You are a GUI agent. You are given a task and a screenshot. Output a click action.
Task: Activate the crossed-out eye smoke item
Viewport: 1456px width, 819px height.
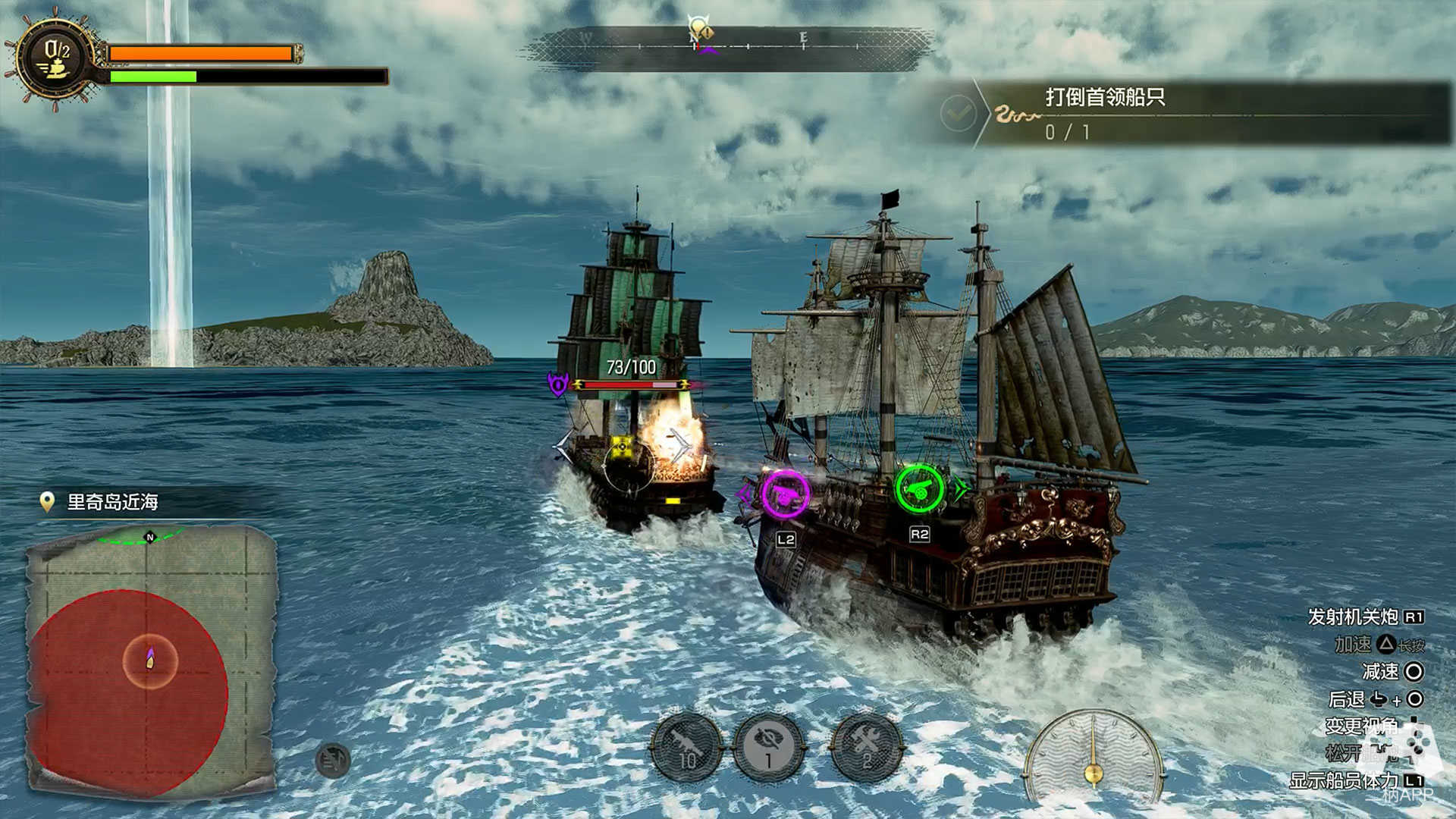pos(769,748)
